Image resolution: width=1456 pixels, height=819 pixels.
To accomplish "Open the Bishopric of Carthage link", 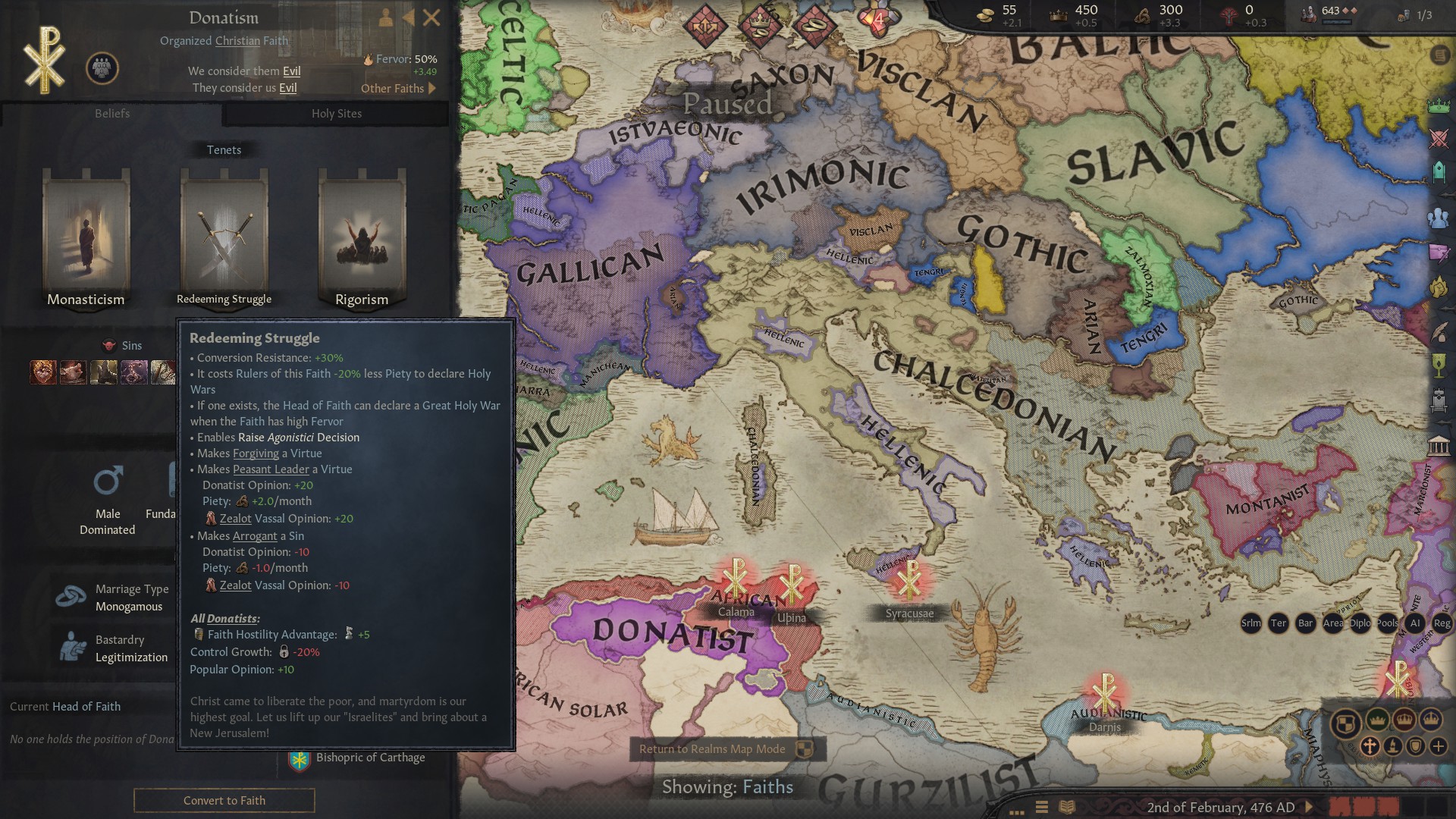I will point(371,757).
